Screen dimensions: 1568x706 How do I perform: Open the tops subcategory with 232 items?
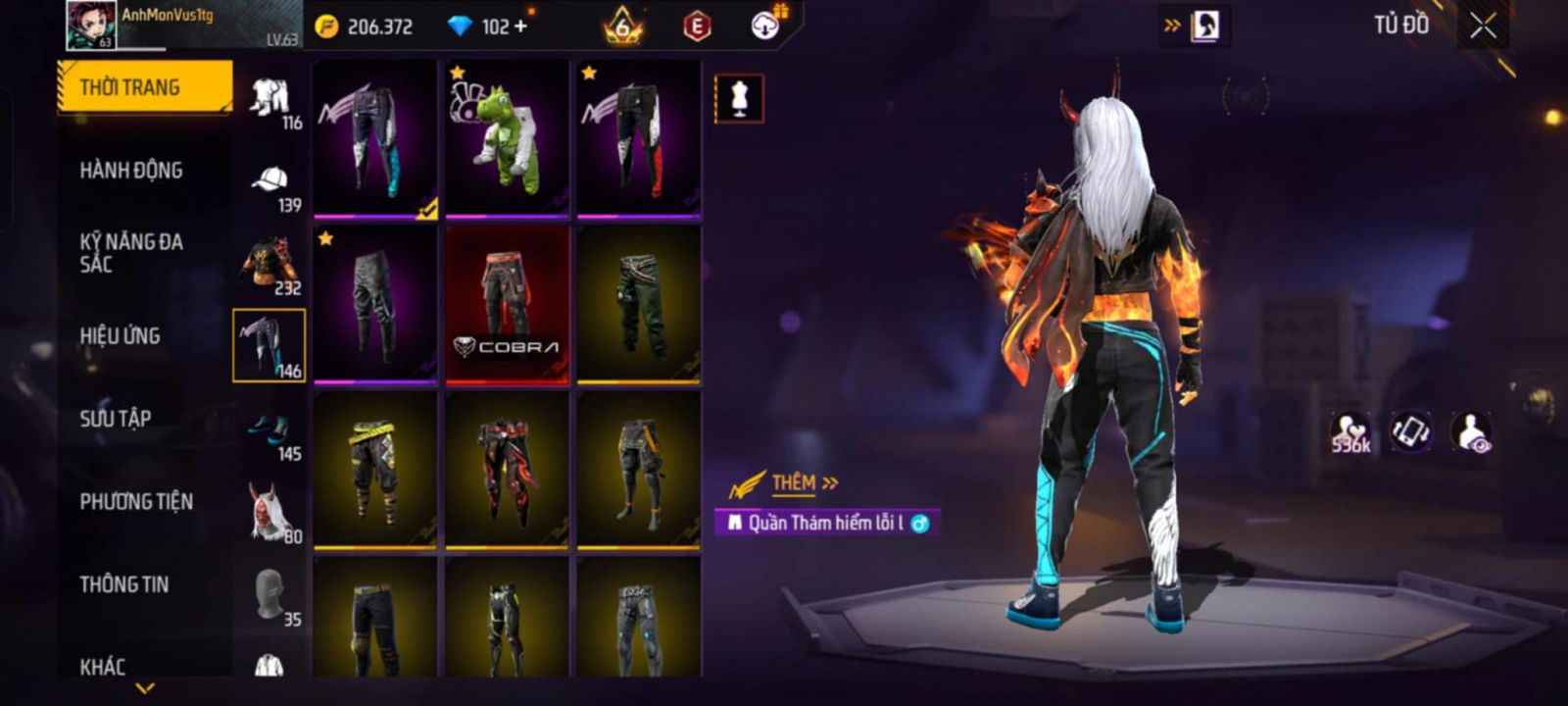tap(270, 265)
